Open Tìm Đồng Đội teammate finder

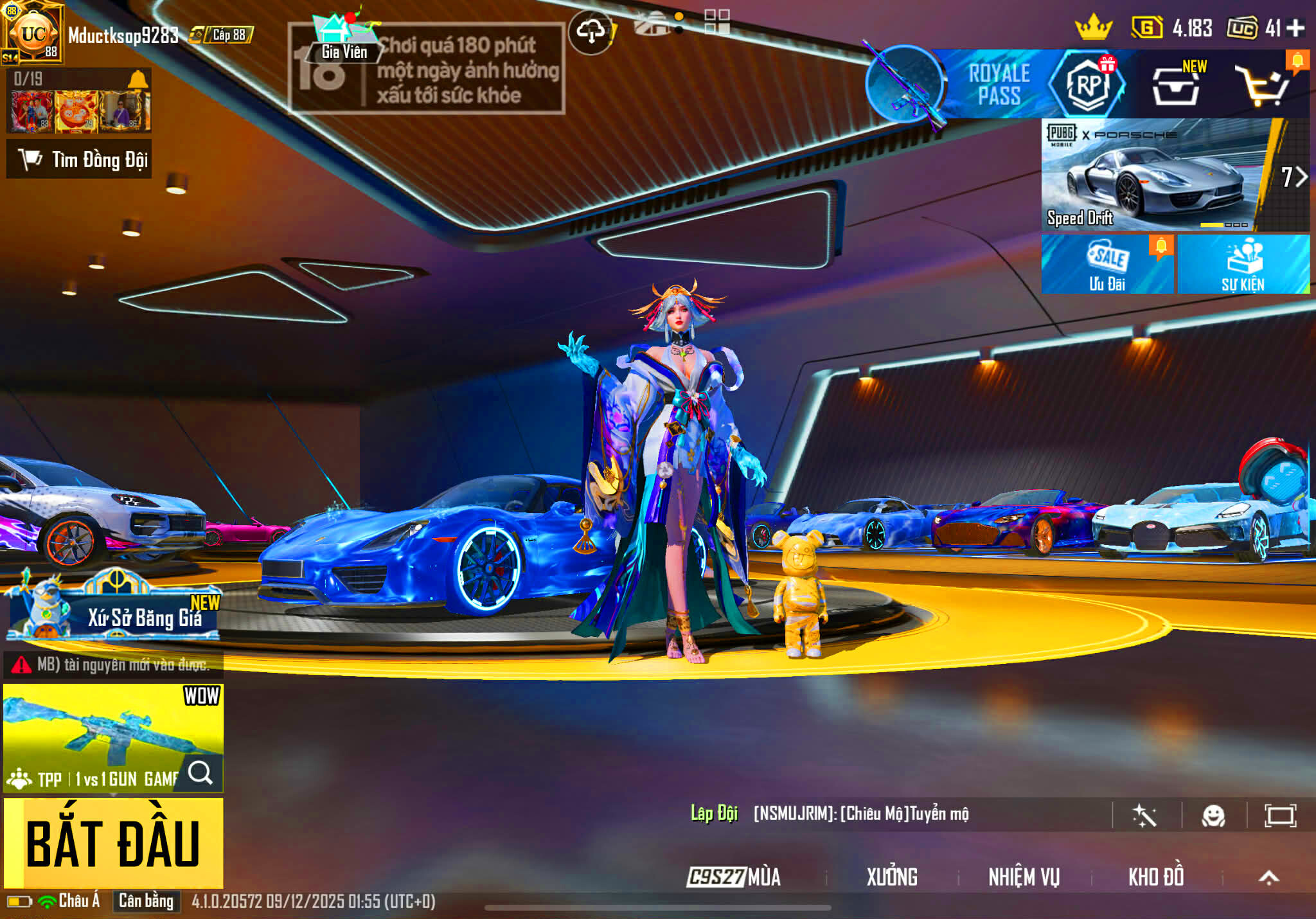pos(79,159)
